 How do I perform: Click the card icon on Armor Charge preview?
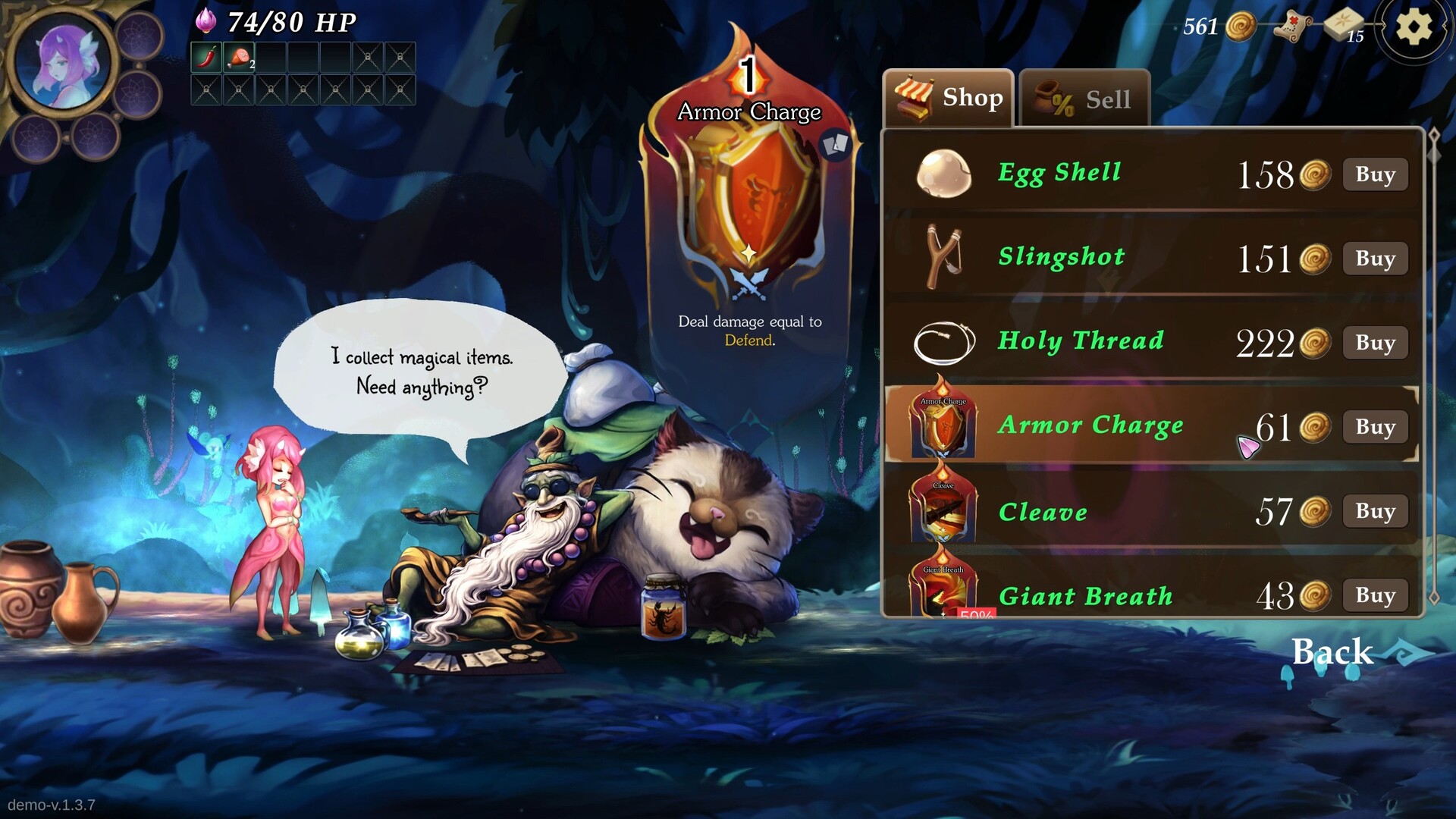(836, 144)
